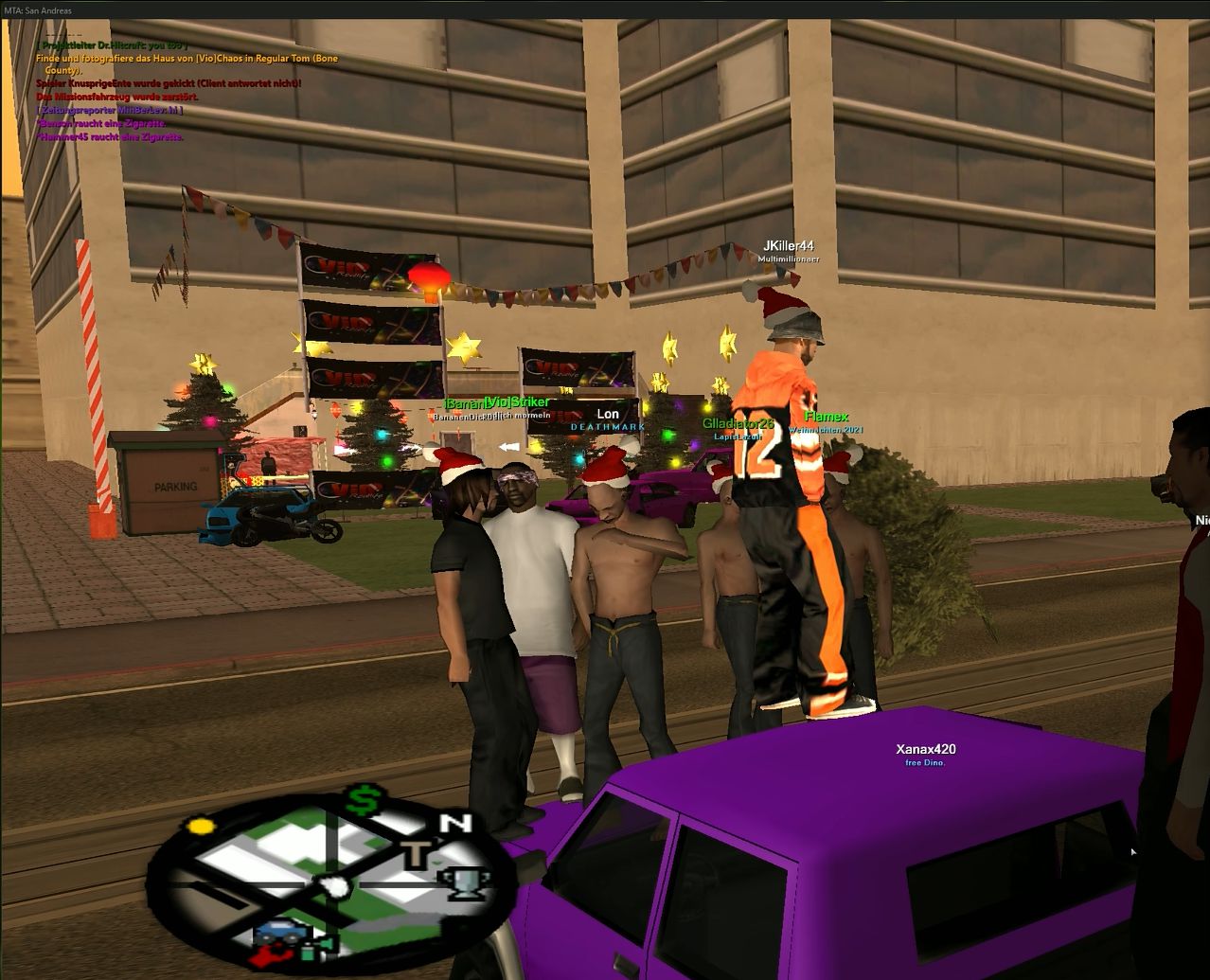Click the MTA: San Andreas window title
The height and width of the screenshot is (980, 1210).
pyautogui.click(x=38, y=10)
